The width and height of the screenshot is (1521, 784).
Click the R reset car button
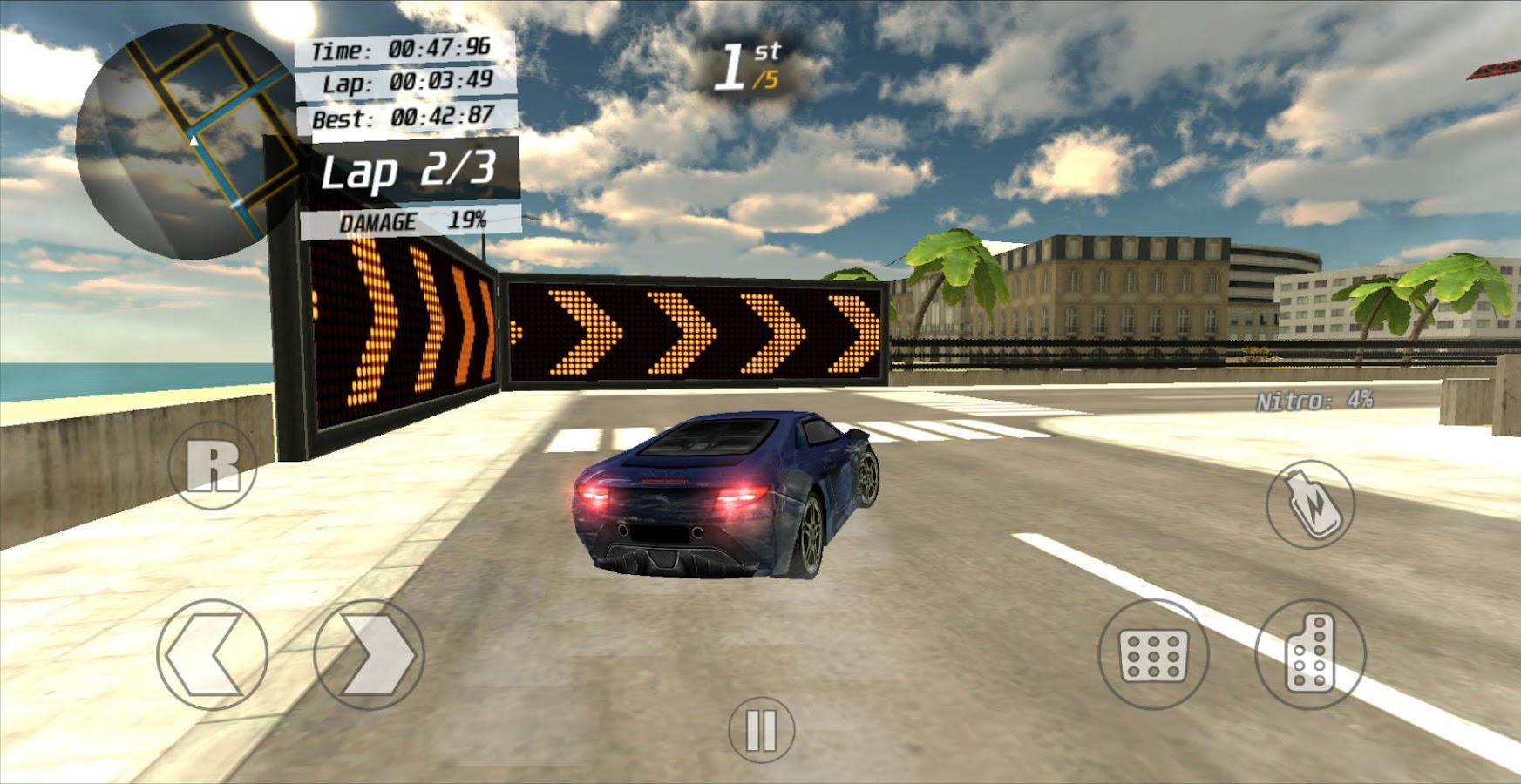[x=213, y=466]
